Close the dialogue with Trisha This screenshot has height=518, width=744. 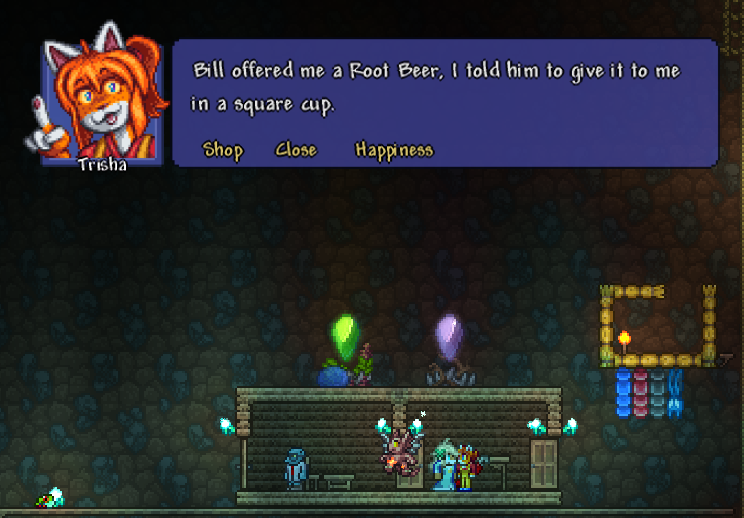click(295, 150)
